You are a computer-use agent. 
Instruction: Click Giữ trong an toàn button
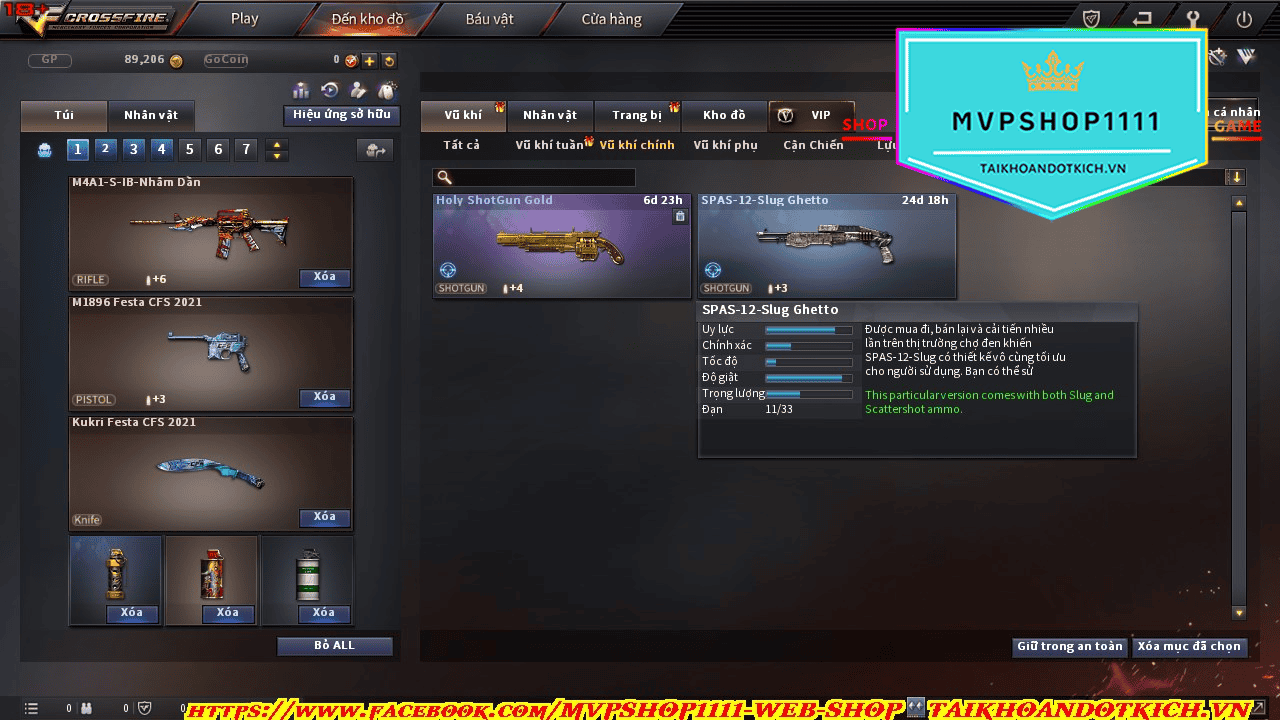1069,647
